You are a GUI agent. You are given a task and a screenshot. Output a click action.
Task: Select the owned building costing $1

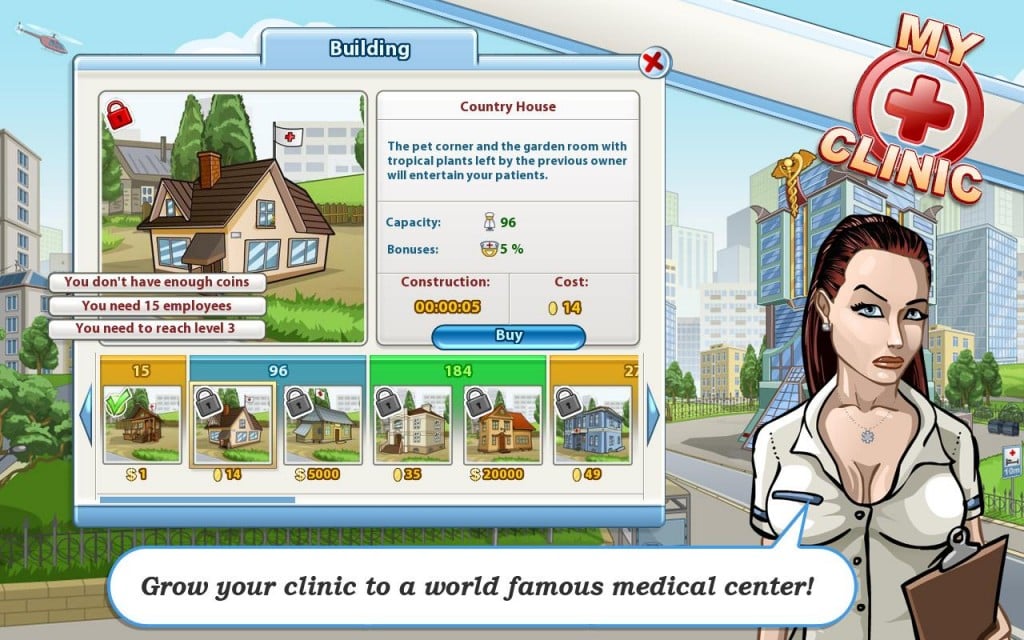pos(143,424)
